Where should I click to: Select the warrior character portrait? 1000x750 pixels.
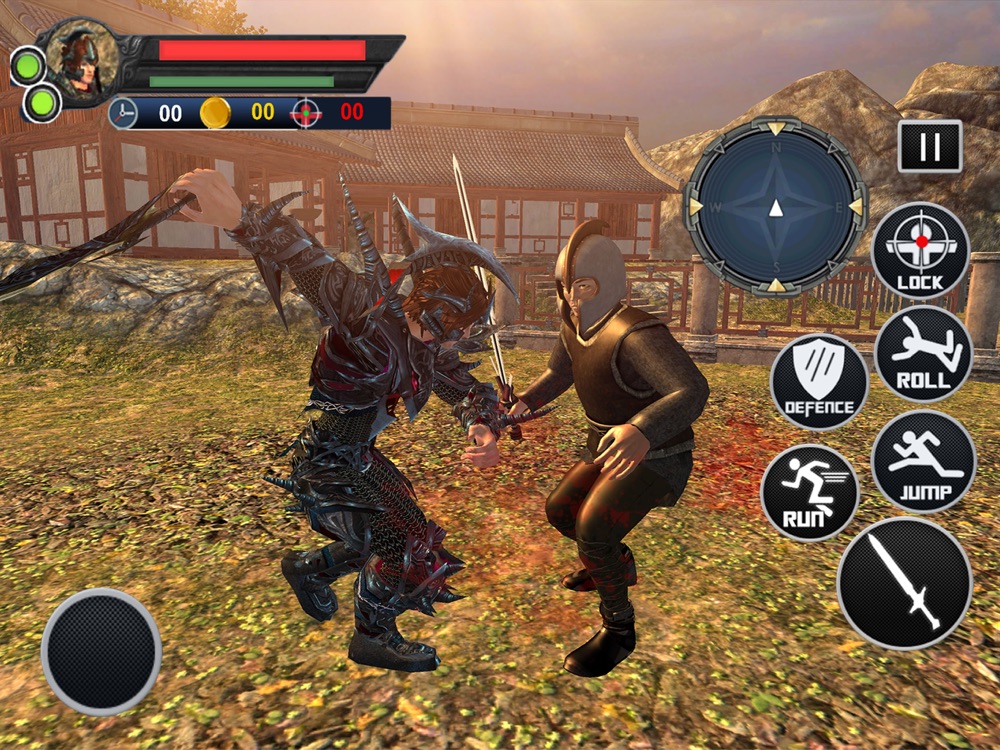tap(79, 61)
